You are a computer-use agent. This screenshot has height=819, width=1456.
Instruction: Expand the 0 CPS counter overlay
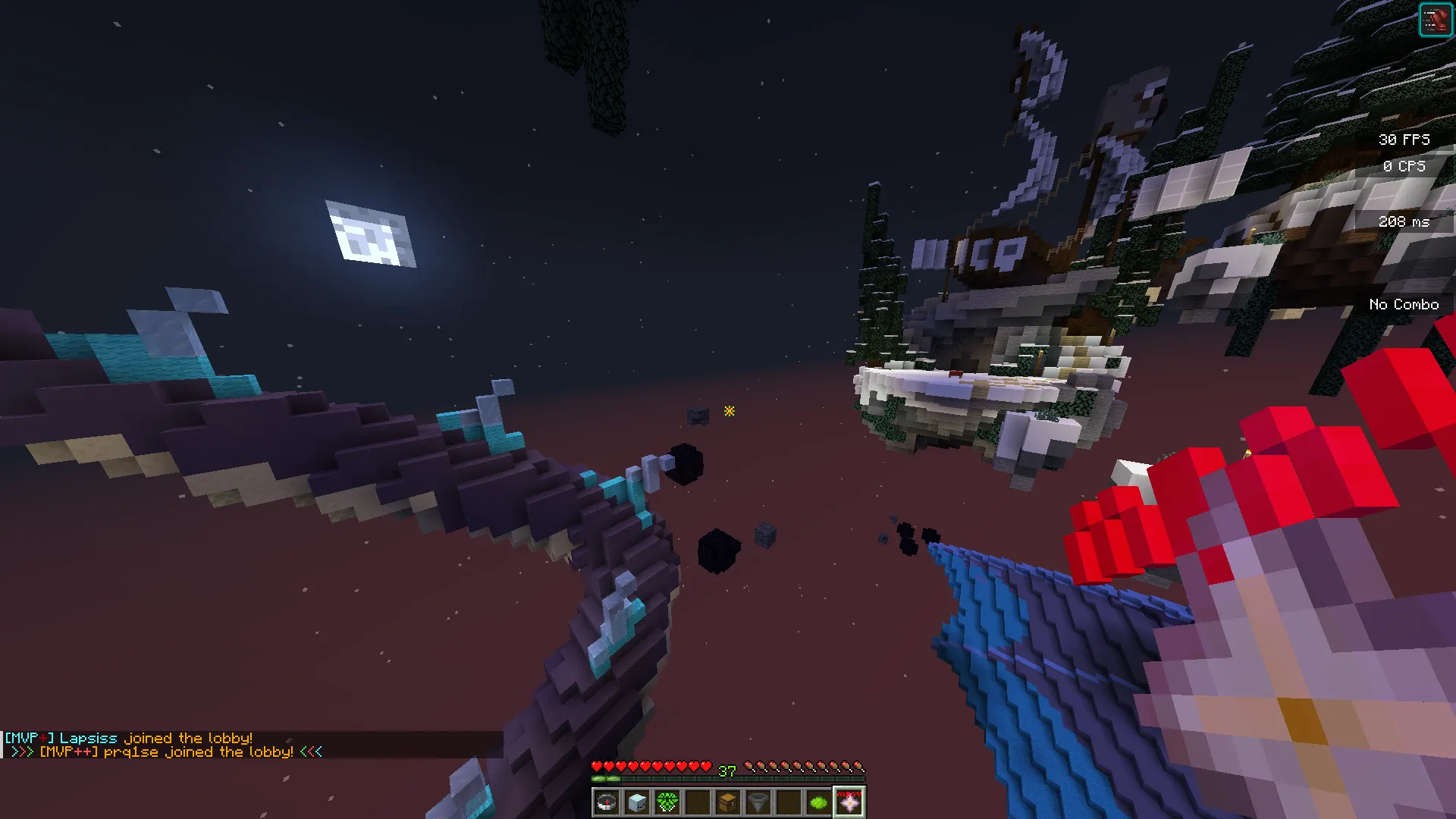[1404, 166]
